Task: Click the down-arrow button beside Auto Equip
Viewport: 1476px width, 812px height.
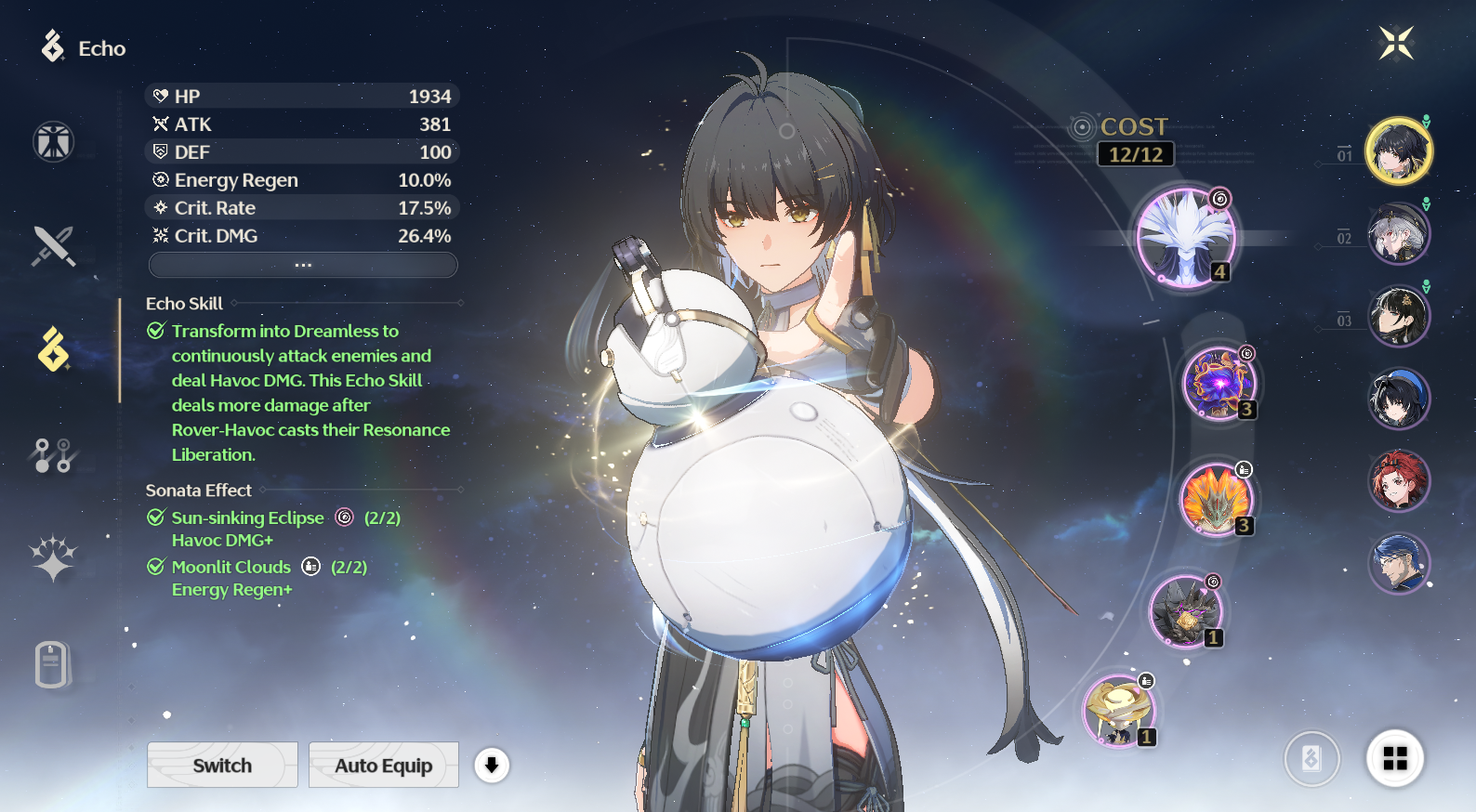Action: pyautogui.click(x=492, y=765)
